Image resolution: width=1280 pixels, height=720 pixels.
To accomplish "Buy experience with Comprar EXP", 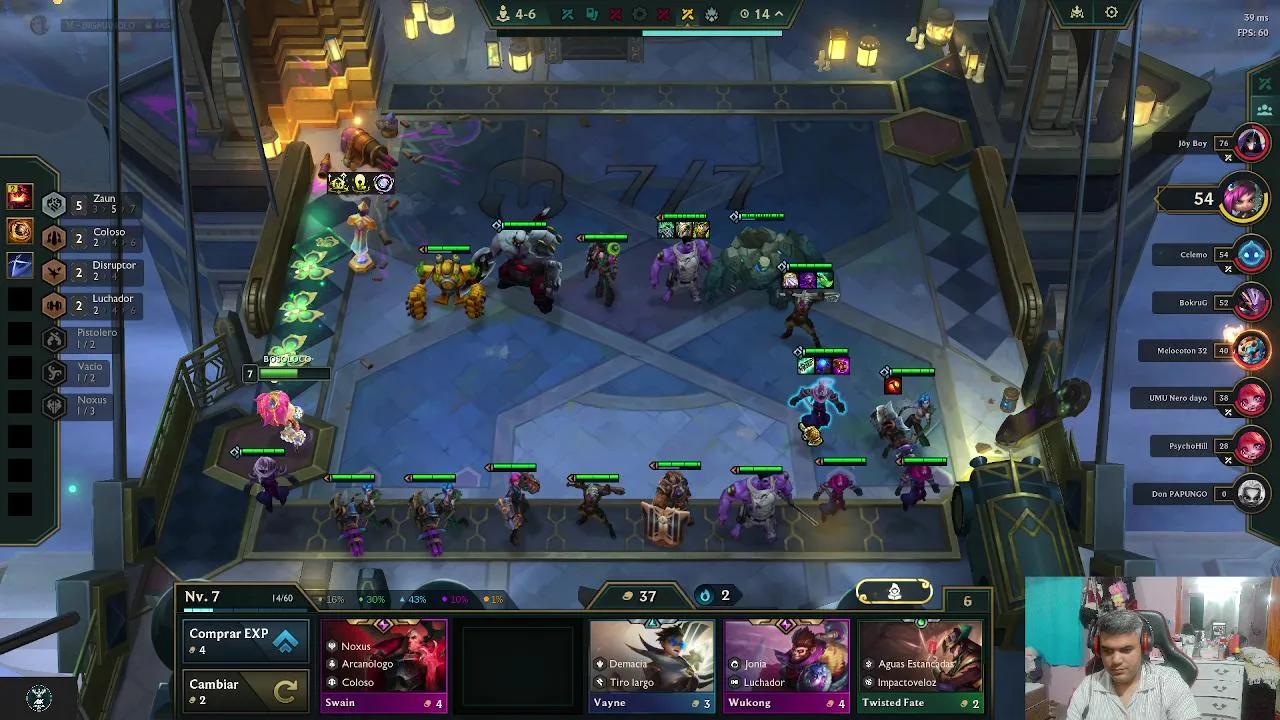I will 245,641.
